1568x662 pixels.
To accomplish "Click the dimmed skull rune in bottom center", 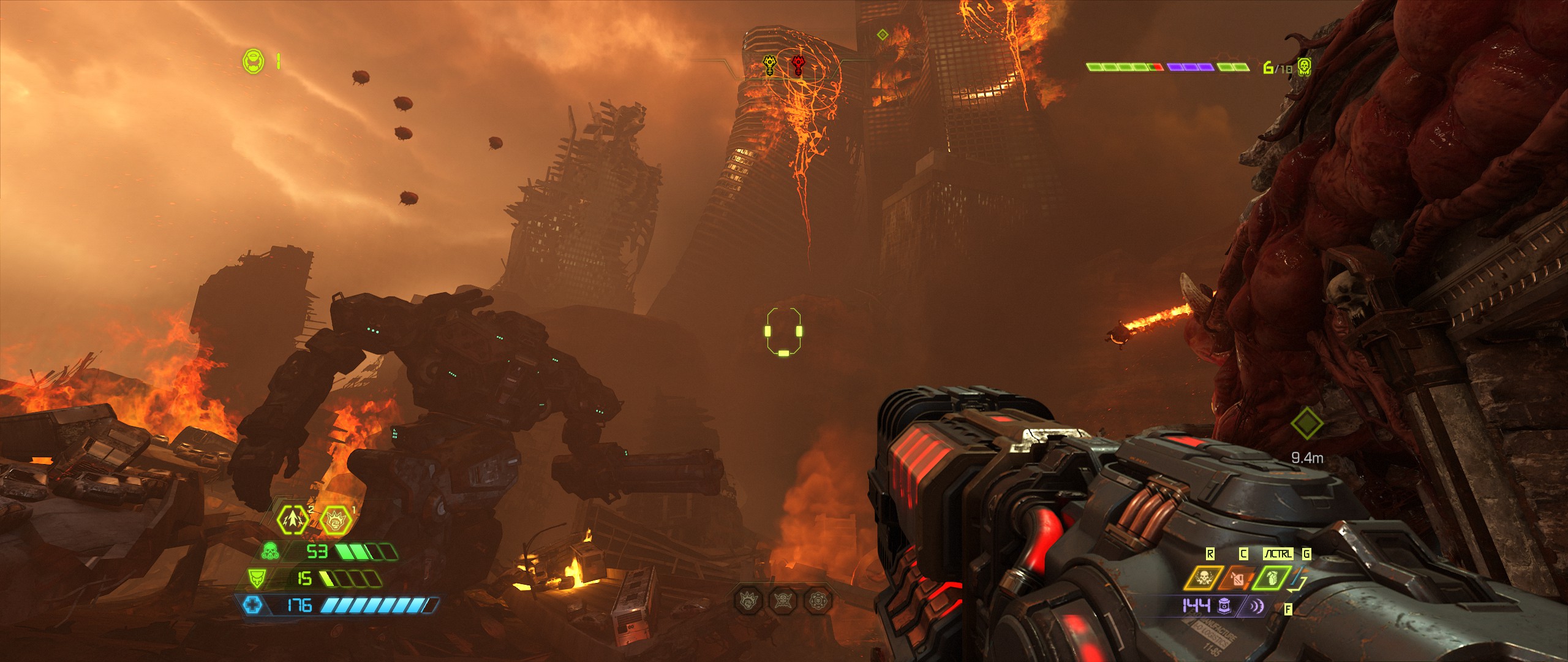I will click(783, 601).
